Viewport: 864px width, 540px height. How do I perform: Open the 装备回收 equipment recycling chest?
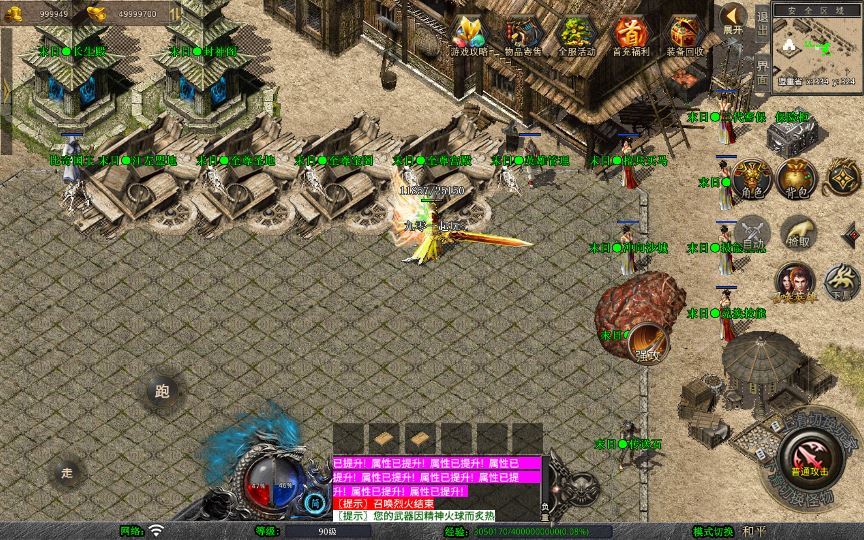coord(685,35)
